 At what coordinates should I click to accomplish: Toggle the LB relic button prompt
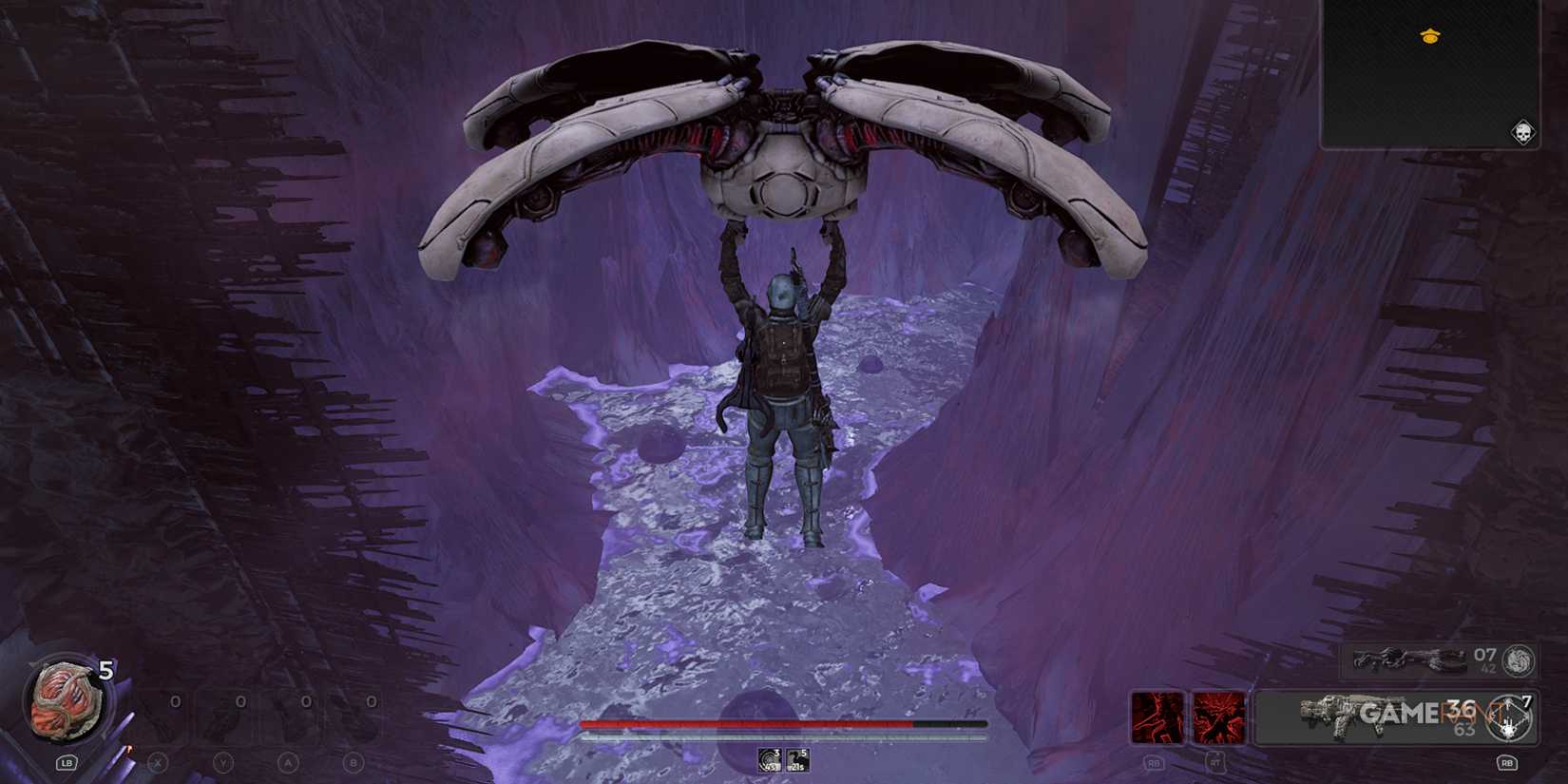click(65, 763)
